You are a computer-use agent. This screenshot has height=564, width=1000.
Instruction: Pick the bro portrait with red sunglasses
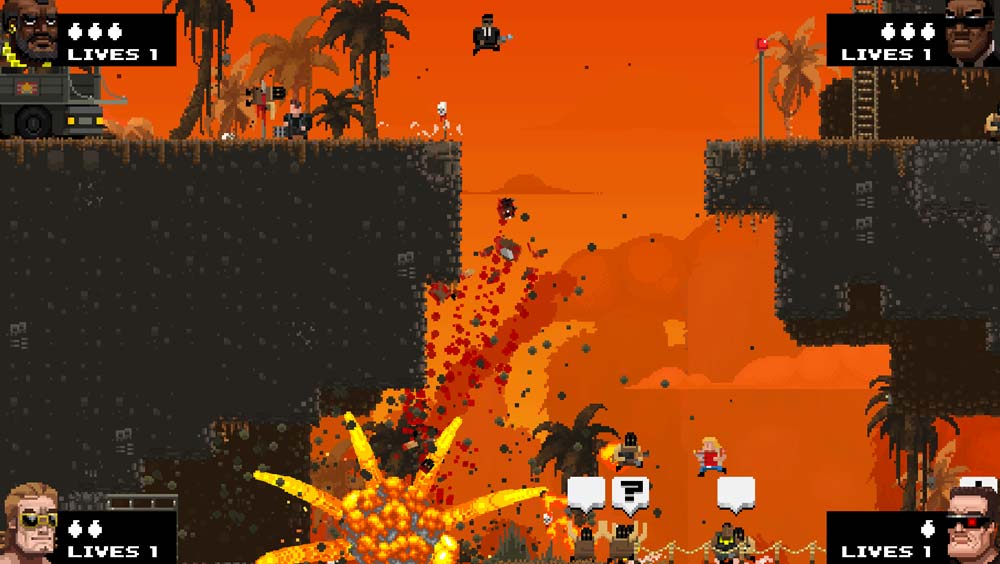coord(970,525)
